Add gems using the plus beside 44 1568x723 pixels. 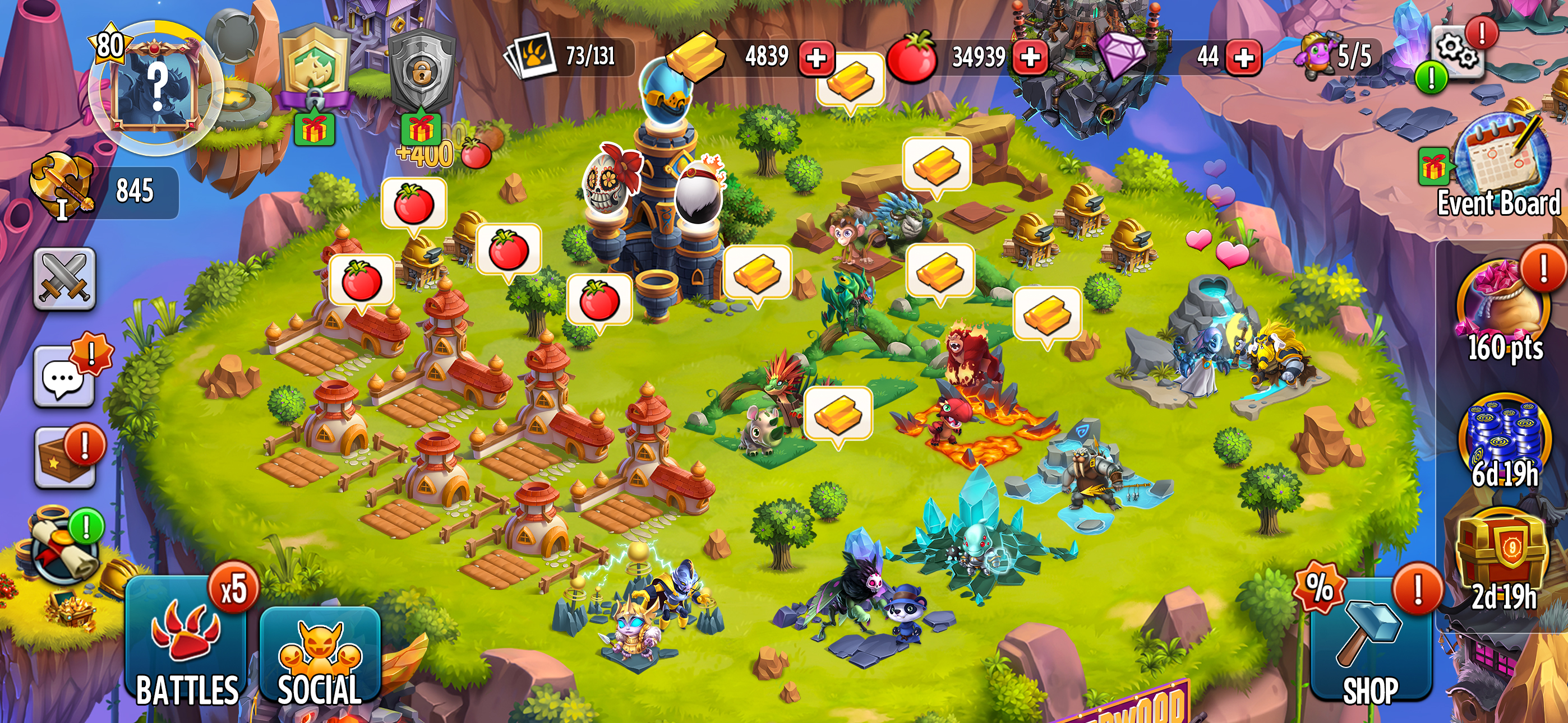coord(1243,57)
